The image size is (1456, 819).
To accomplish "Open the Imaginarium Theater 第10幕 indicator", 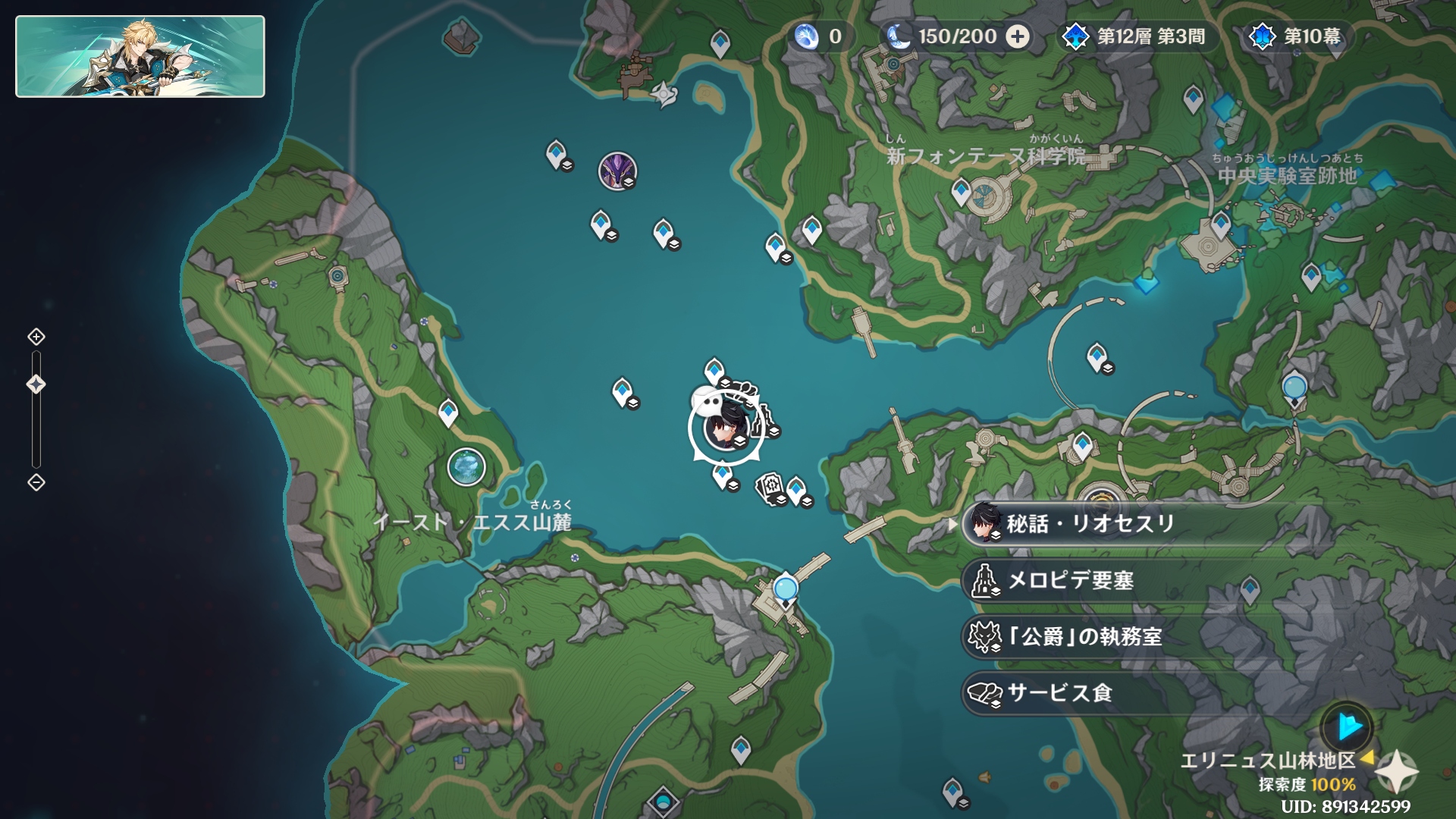I will 1298,36.
